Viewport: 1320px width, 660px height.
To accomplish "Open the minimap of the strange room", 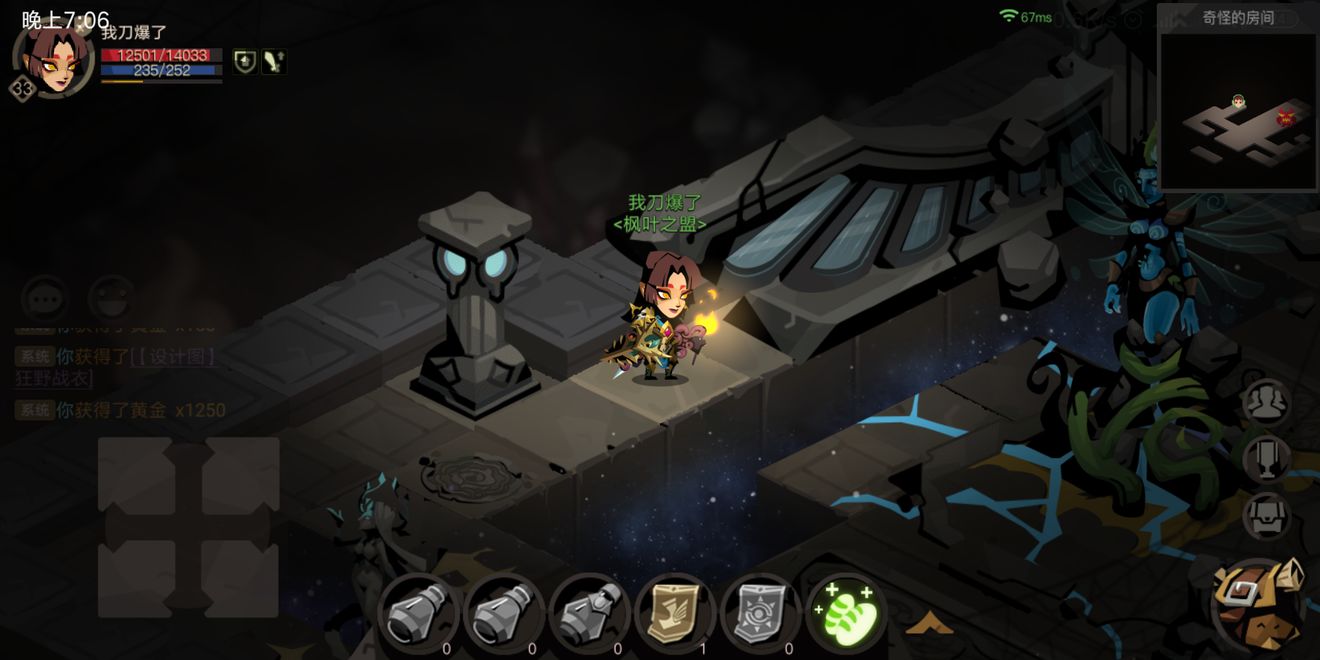I will click(1237, 110).
